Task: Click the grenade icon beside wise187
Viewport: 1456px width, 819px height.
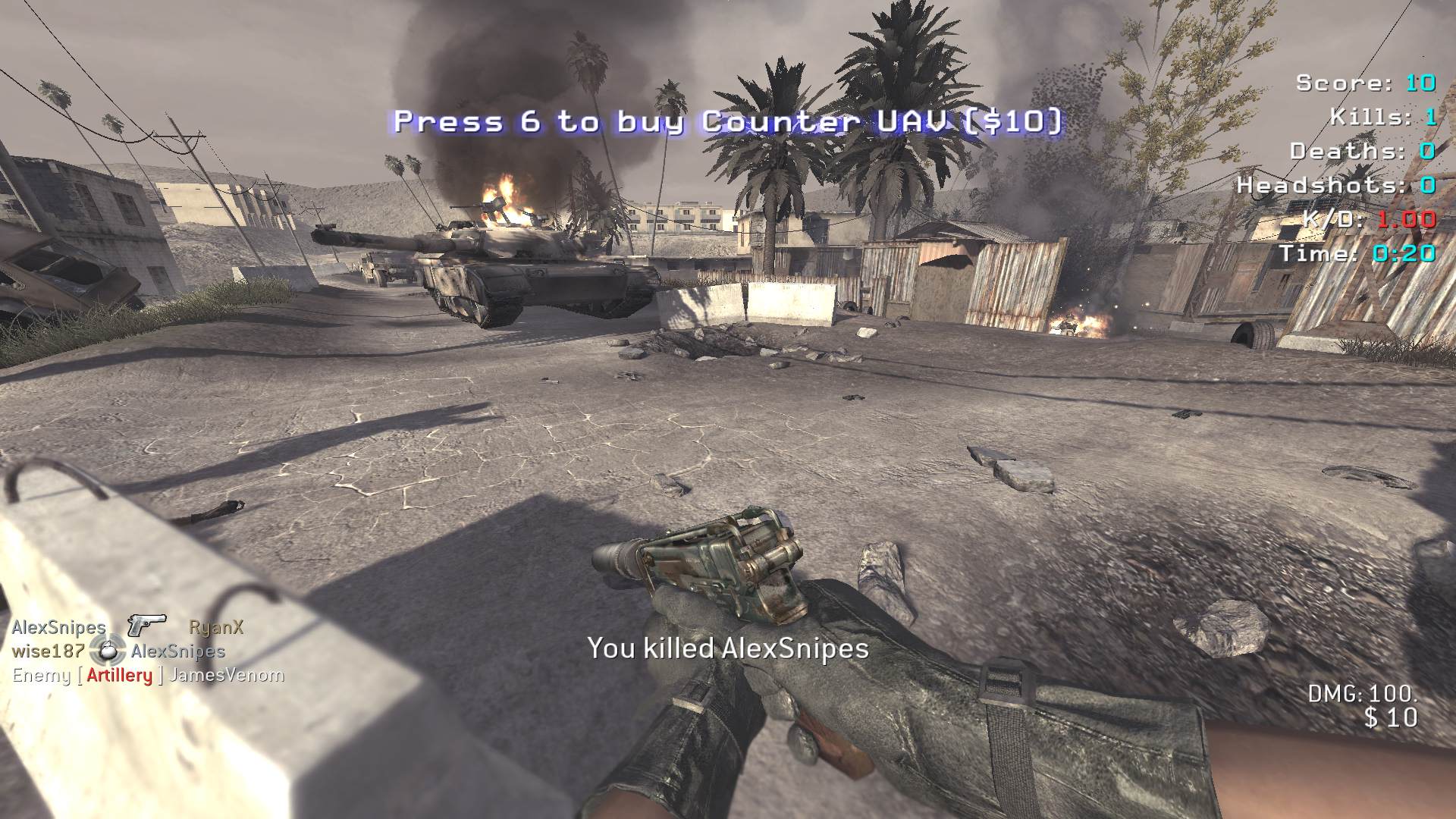Action: point(108,650)
